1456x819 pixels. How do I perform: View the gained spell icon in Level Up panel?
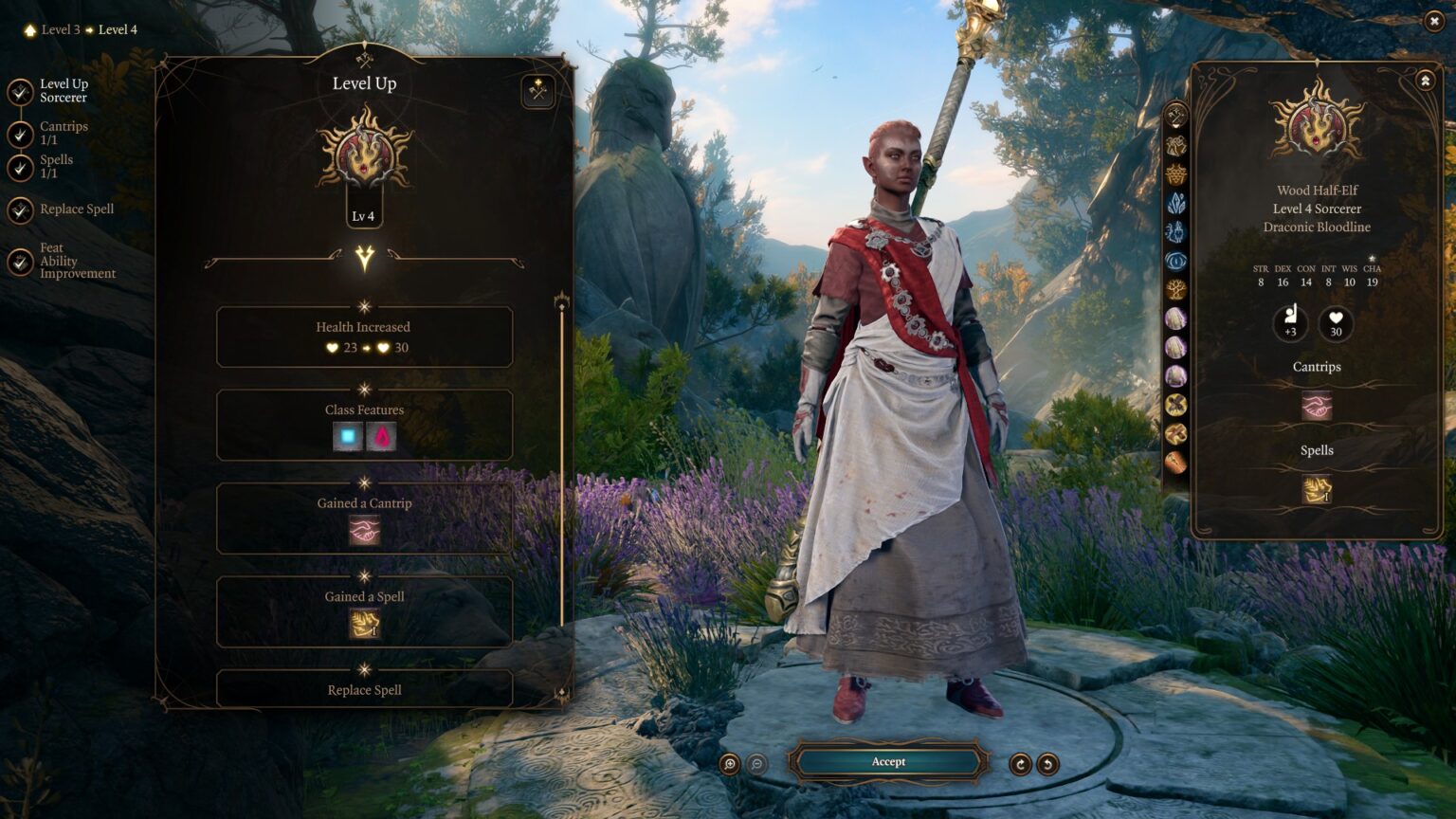[365, 624]
